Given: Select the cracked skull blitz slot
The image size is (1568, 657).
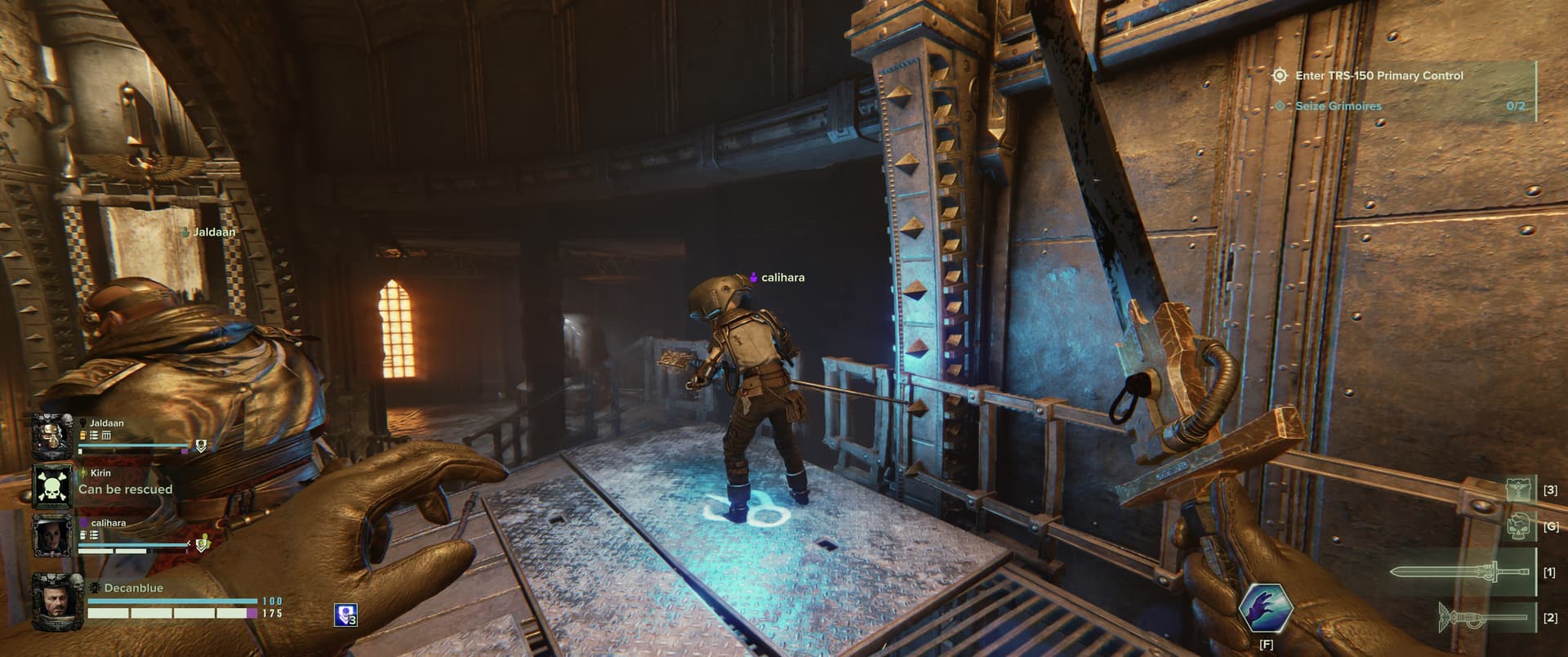Looking at the screenshot, I should tap(1517, 526).
